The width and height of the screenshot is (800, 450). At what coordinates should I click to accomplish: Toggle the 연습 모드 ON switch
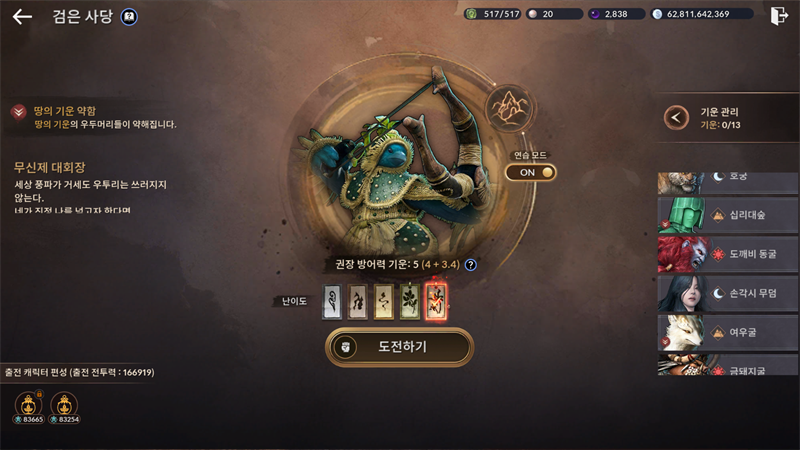[x=530, y=172]
